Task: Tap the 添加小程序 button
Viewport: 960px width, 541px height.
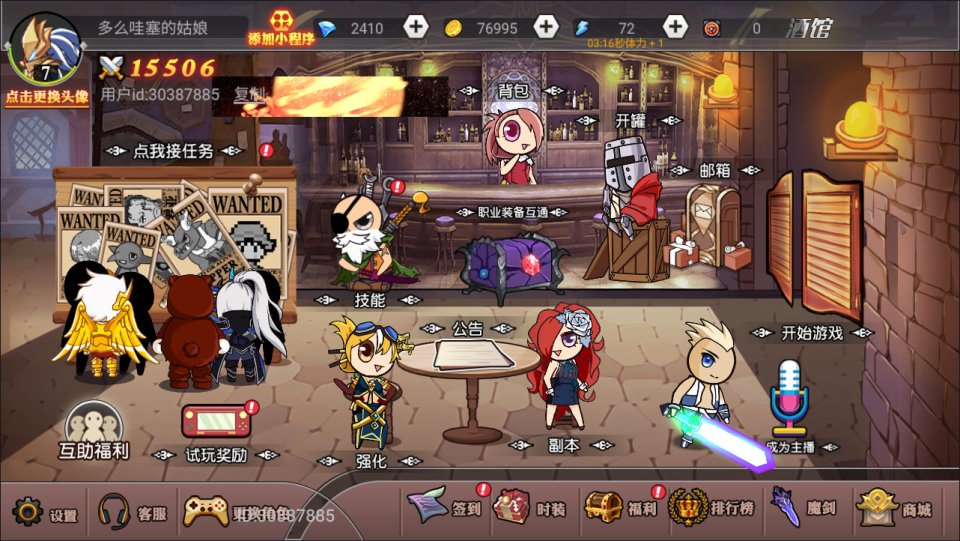Action: 281,28
